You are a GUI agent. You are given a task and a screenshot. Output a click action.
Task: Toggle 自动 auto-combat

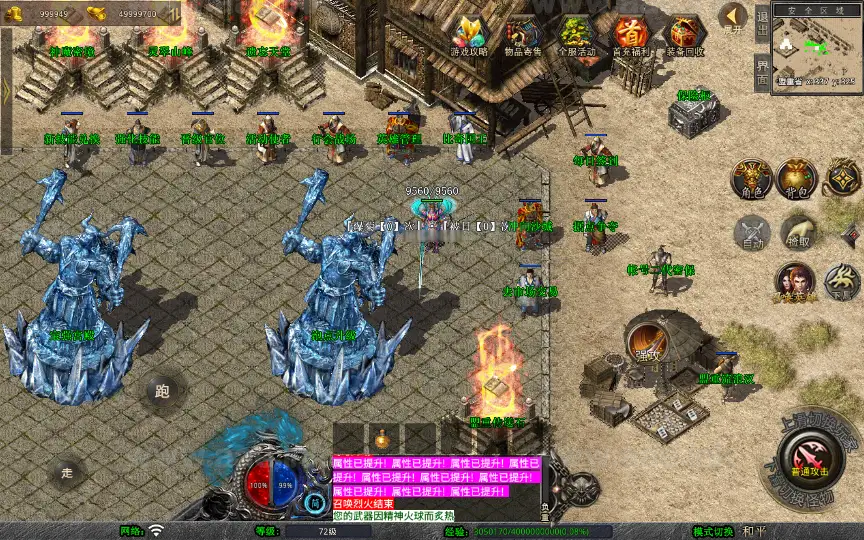point(752,234)
